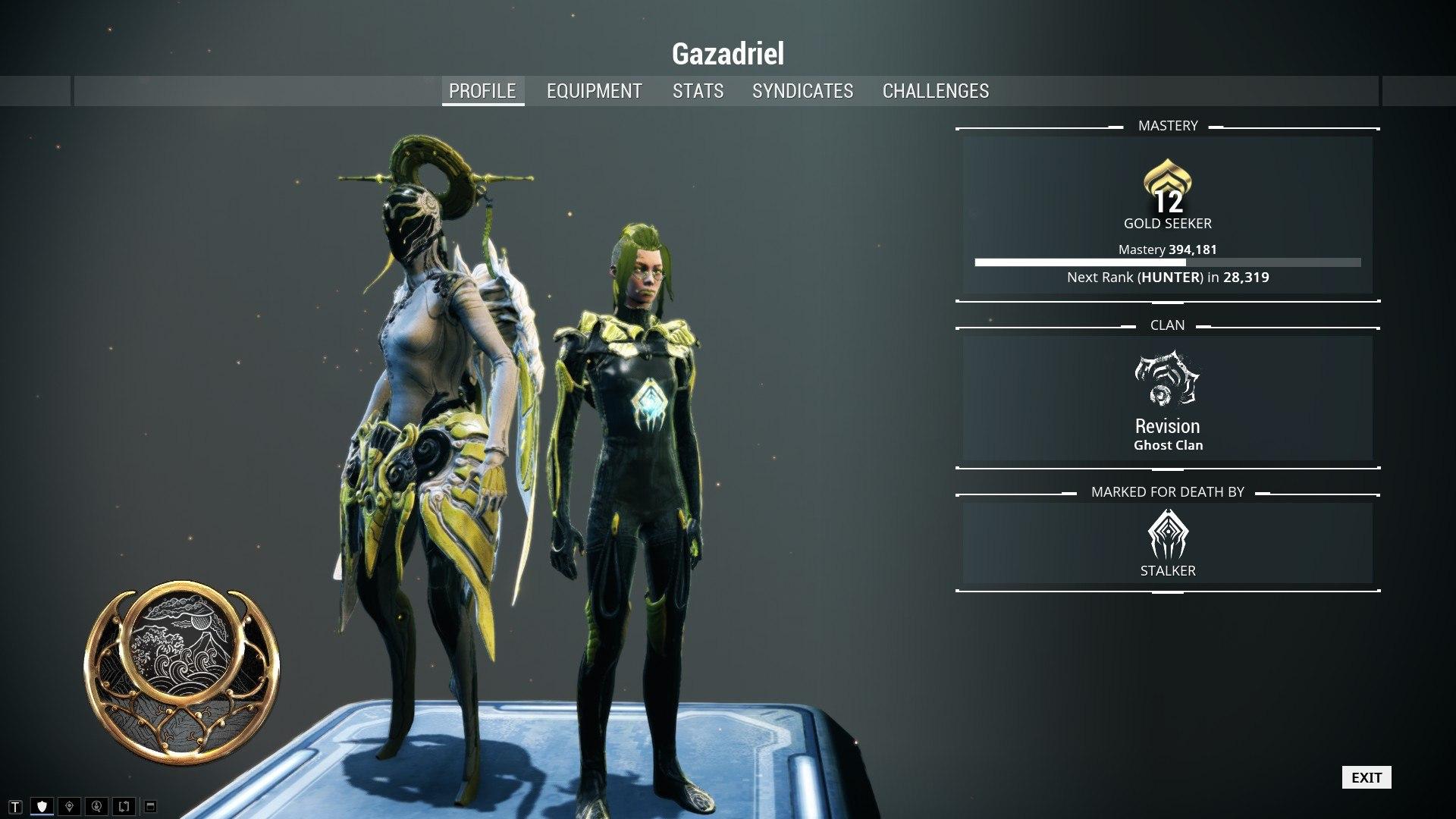The height and width of the screenshot is (819, 1456).
Task: View the Syndicates tab
Action: [802, 91]
